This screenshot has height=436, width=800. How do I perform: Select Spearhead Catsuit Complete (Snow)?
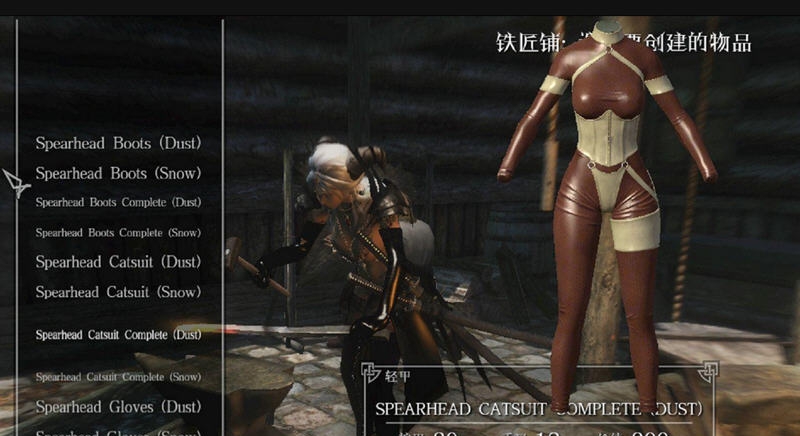pos(118,377)
